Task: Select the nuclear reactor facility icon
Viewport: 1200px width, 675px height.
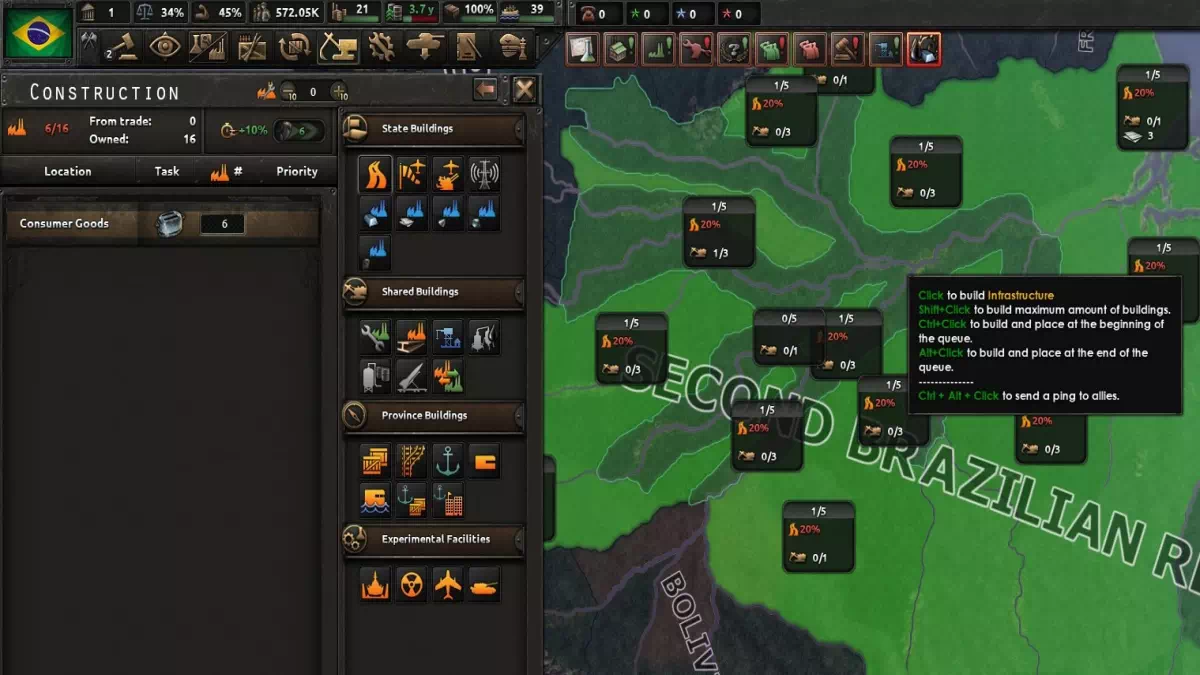Action: (411, 584)
